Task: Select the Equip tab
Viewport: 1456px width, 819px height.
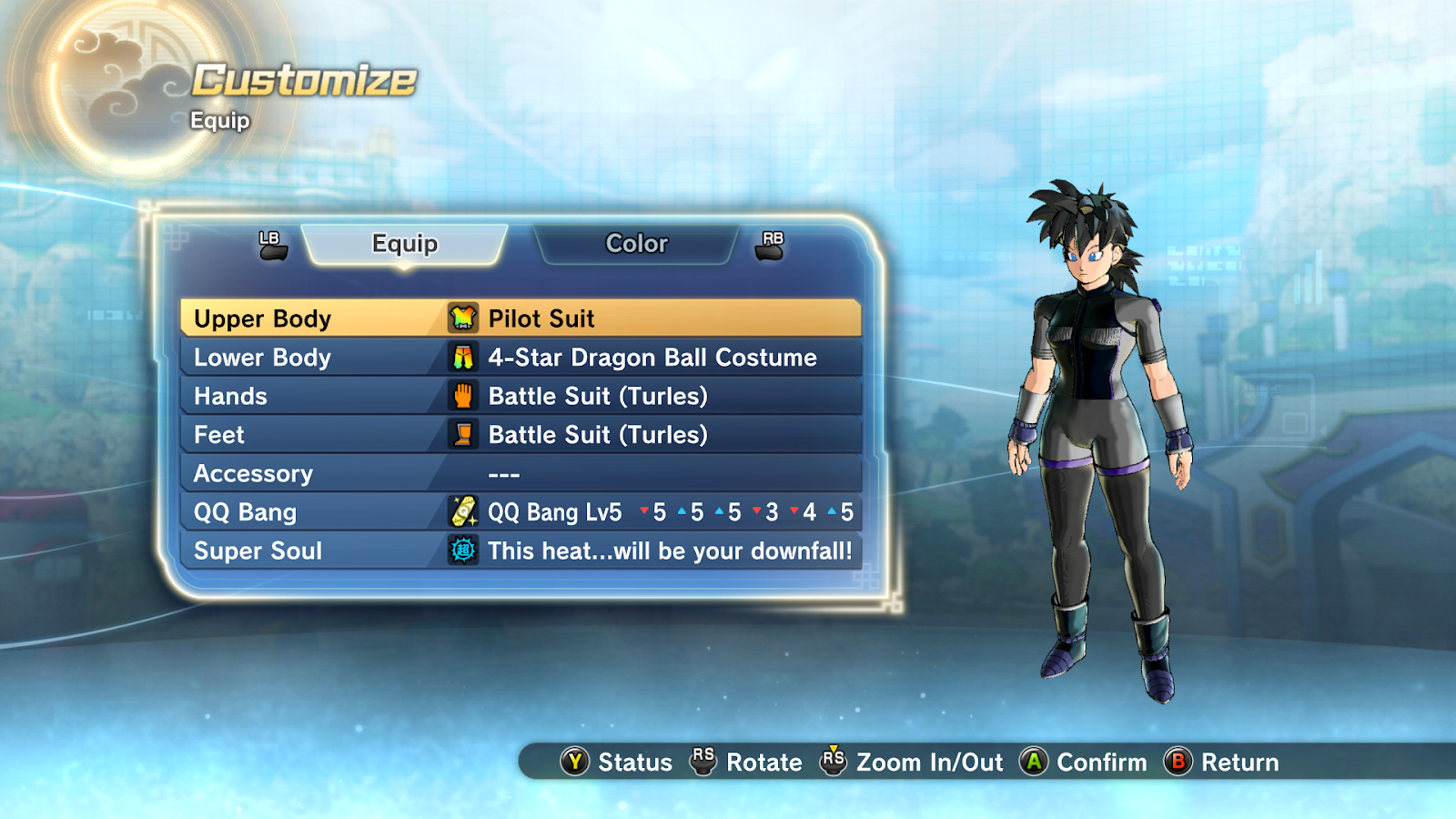Action: click(405, 244)
